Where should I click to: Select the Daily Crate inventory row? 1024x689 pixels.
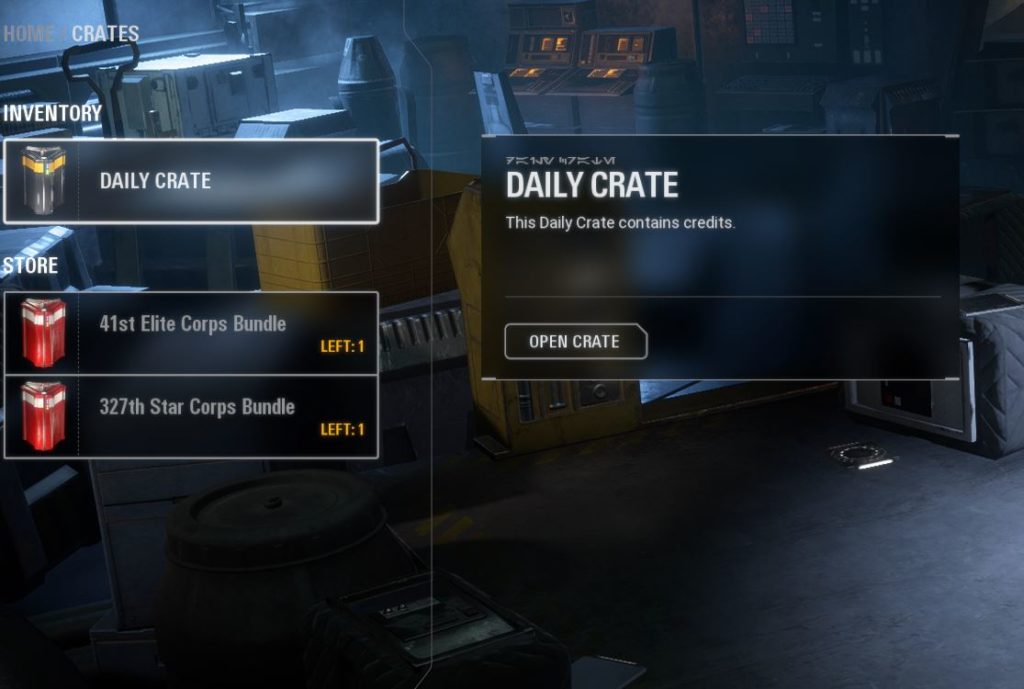(x=191, y=181)
